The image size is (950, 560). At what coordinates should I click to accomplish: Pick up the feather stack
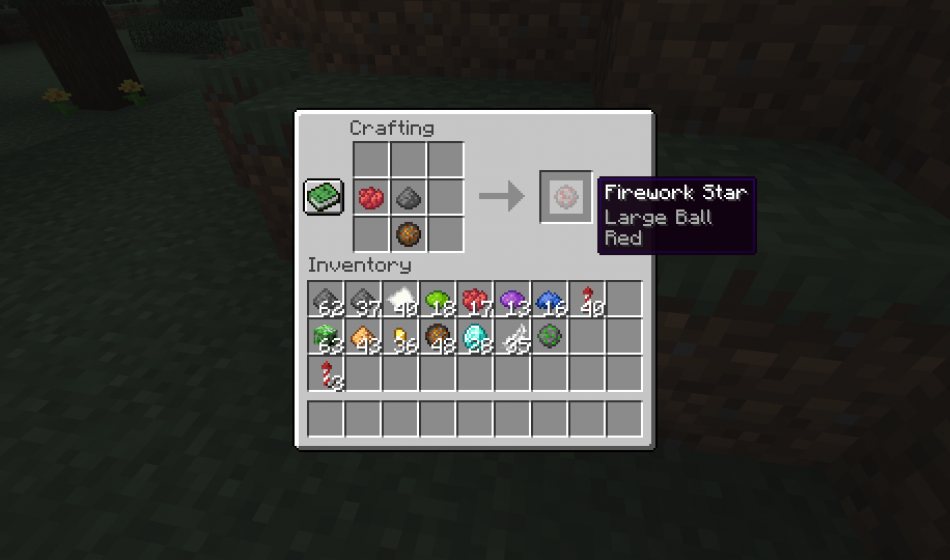511,337
